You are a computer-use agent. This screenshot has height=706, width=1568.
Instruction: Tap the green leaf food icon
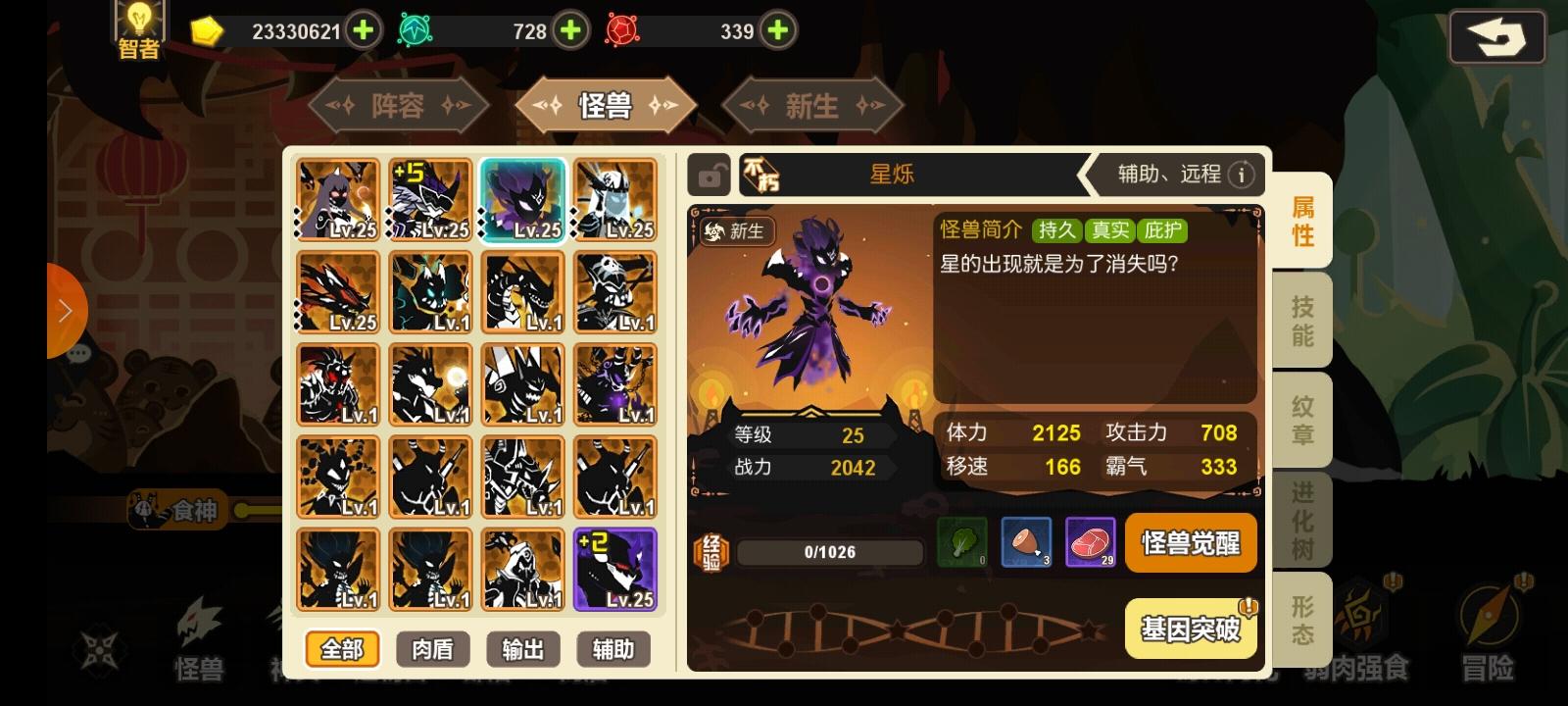[962, 542]
